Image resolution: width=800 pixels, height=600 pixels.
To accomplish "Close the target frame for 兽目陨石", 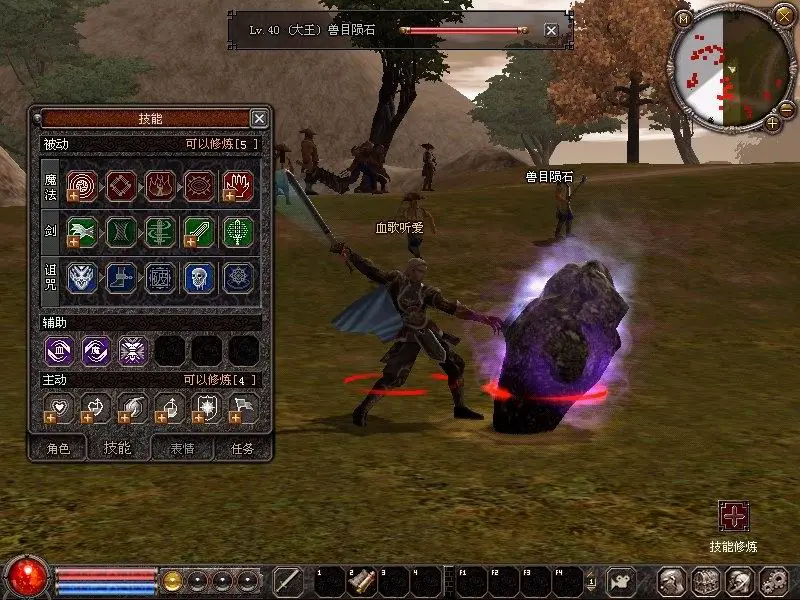I will click(551, 30).
